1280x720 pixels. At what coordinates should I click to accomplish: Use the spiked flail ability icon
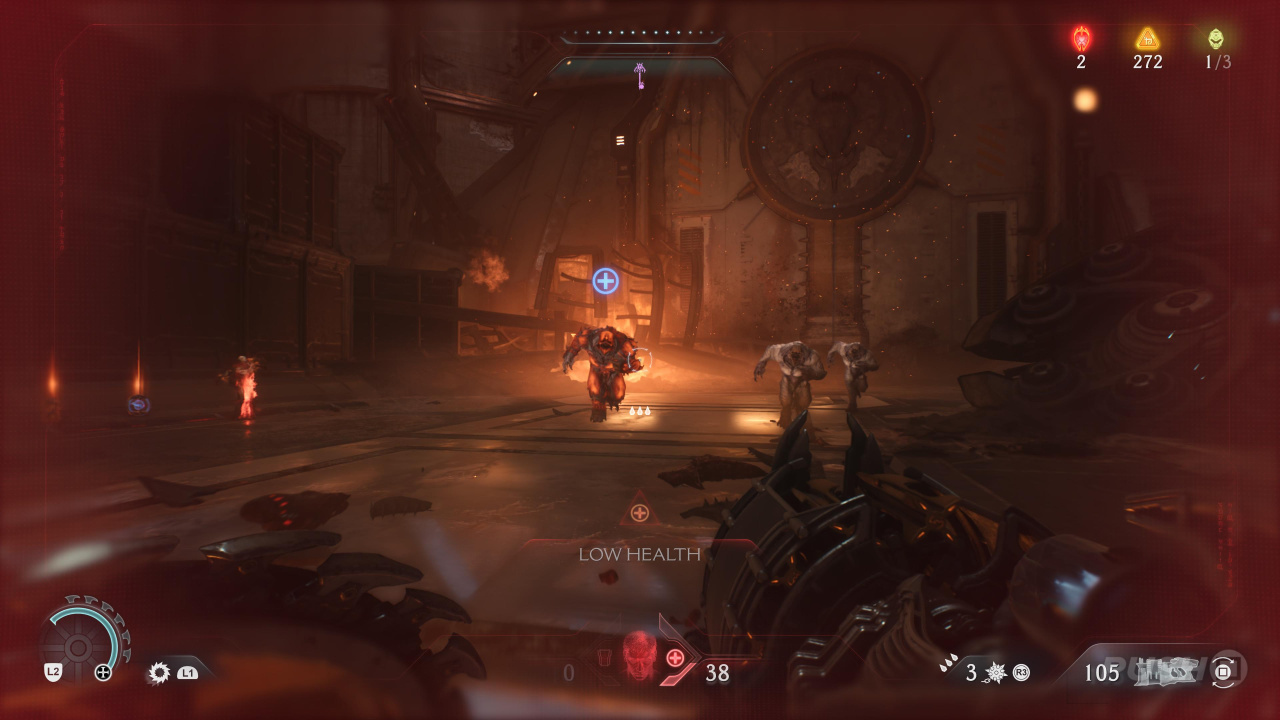tap(996, 672)
